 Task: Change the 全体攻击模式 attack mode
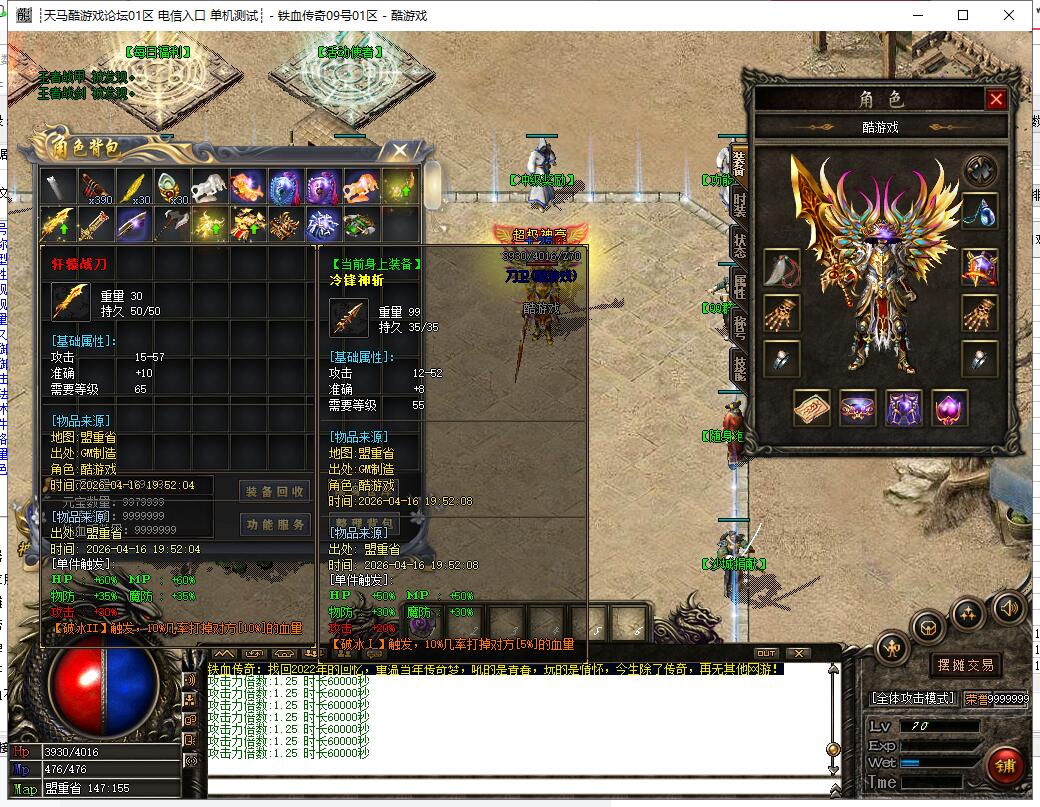point(914,698)
